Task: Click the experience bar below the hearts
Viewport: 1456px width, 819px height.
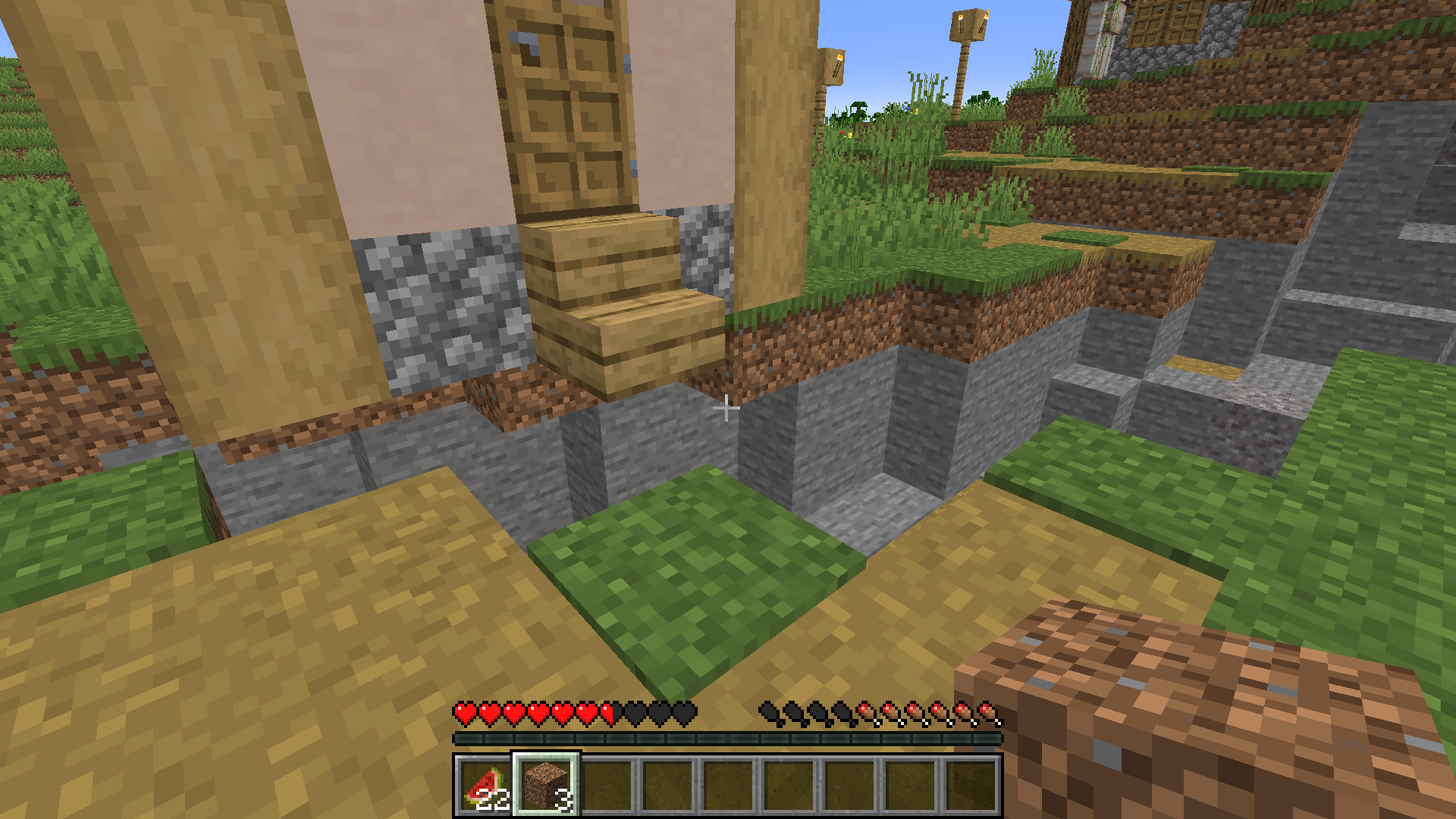Action: click(x=728, y=737)
